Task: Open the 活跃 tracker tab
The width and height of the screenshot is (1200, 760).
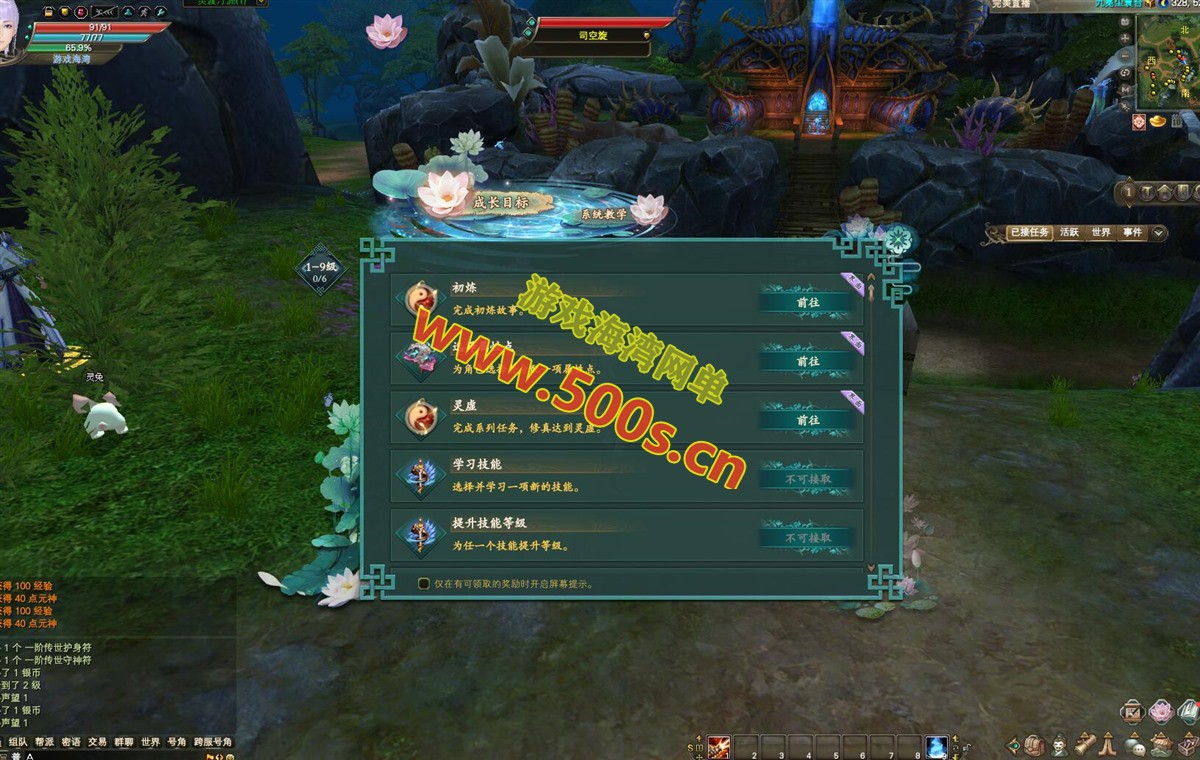Action: tap(1069, 233)
